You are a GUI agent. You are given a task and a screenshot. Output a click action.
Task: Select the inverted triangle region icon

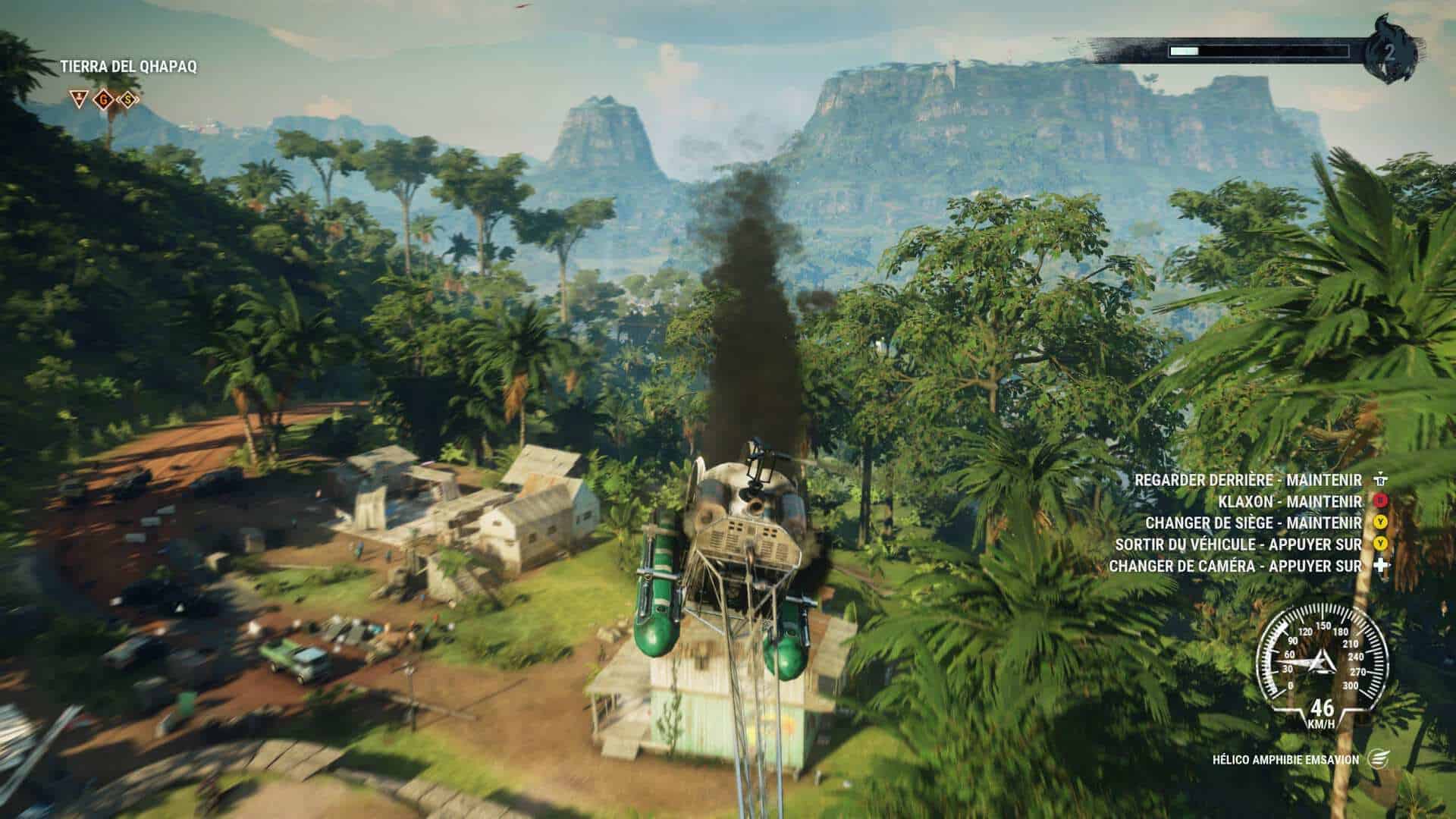[77, 98]
